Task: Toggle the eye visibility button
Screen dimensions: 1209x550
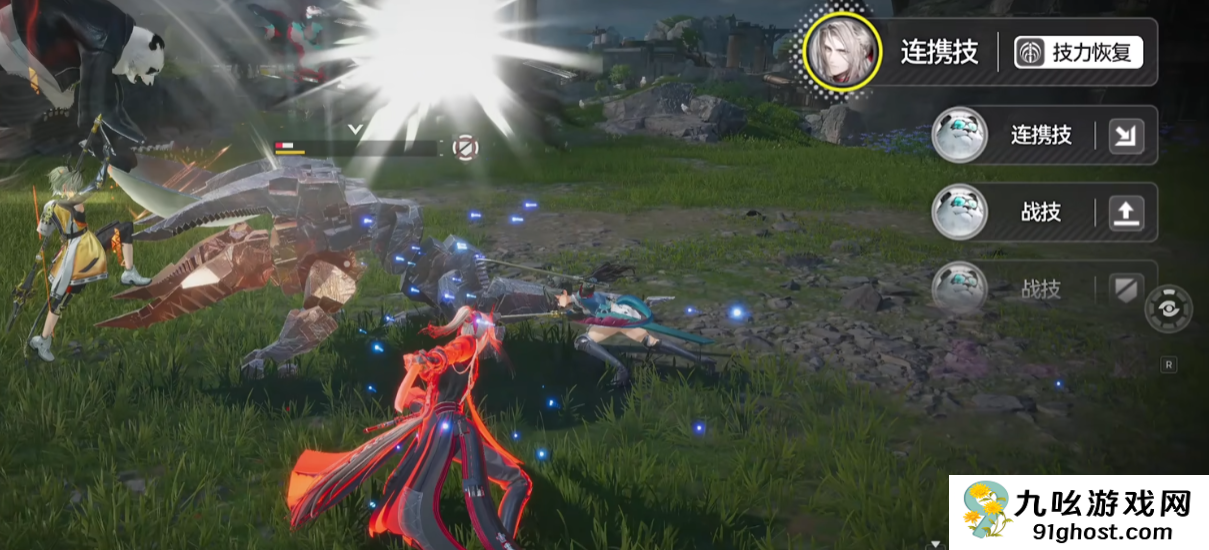Action: [1168, 308]
